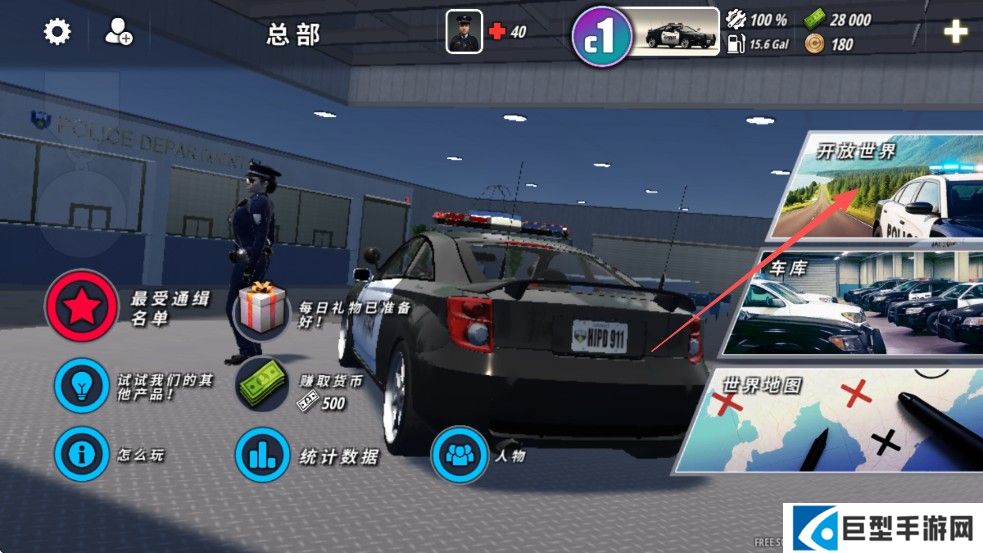Open the 人物 characters menu
This screenshot has width=983, height=553.
click(x=458, y=456)
